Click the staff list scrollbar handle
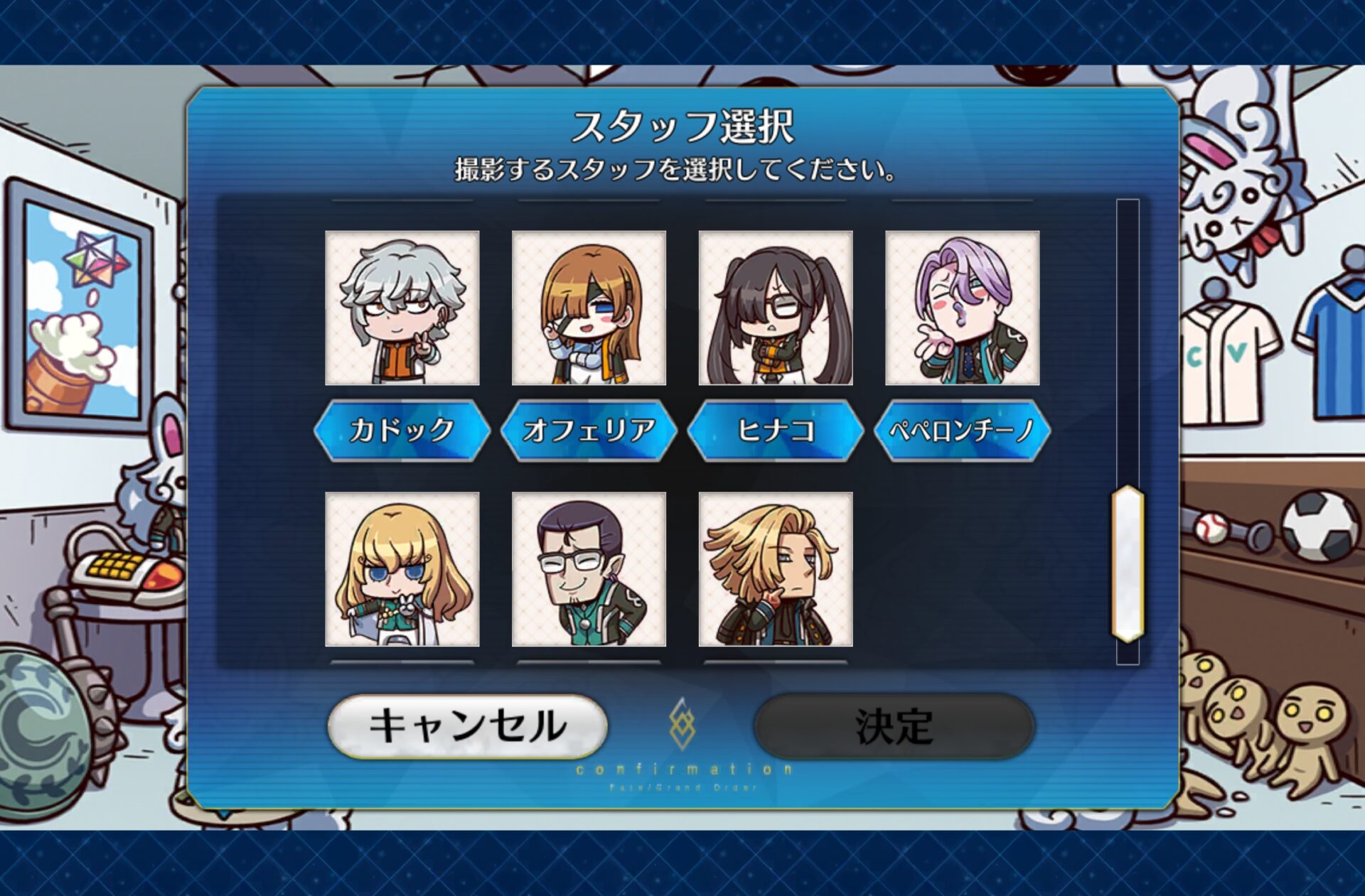 coord(1128,564)
